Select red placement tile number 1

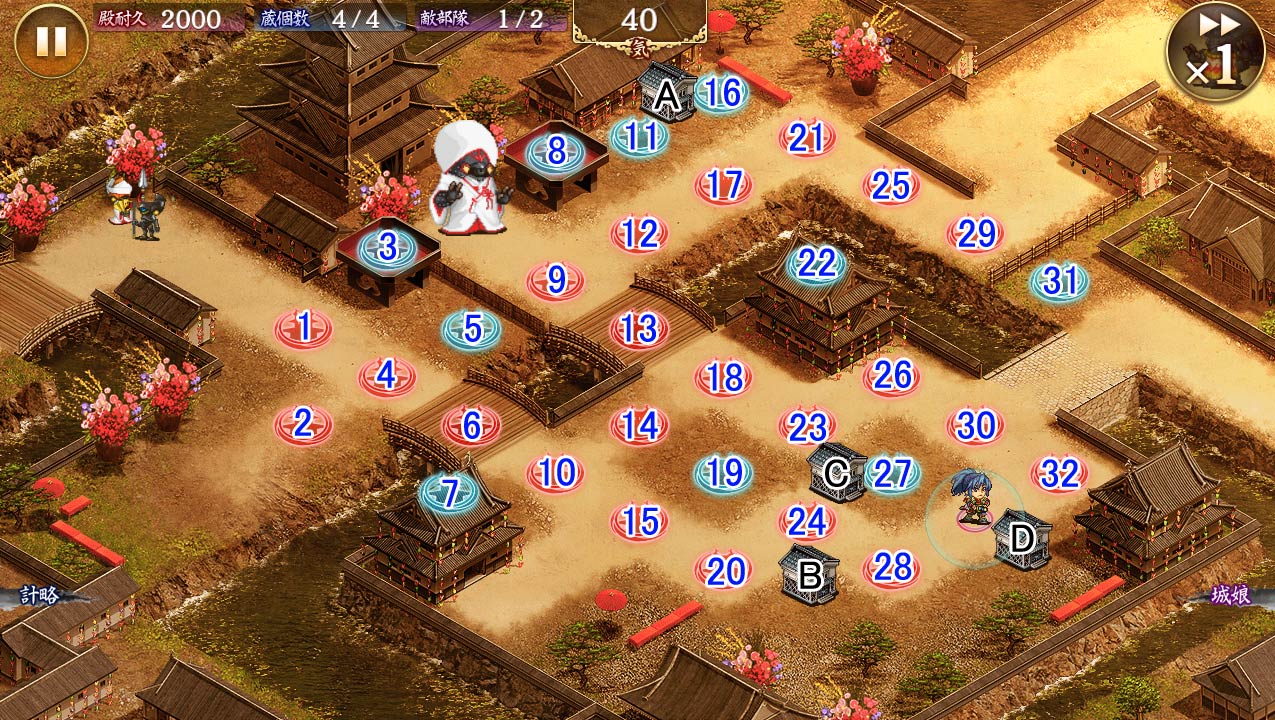(304, 327)
